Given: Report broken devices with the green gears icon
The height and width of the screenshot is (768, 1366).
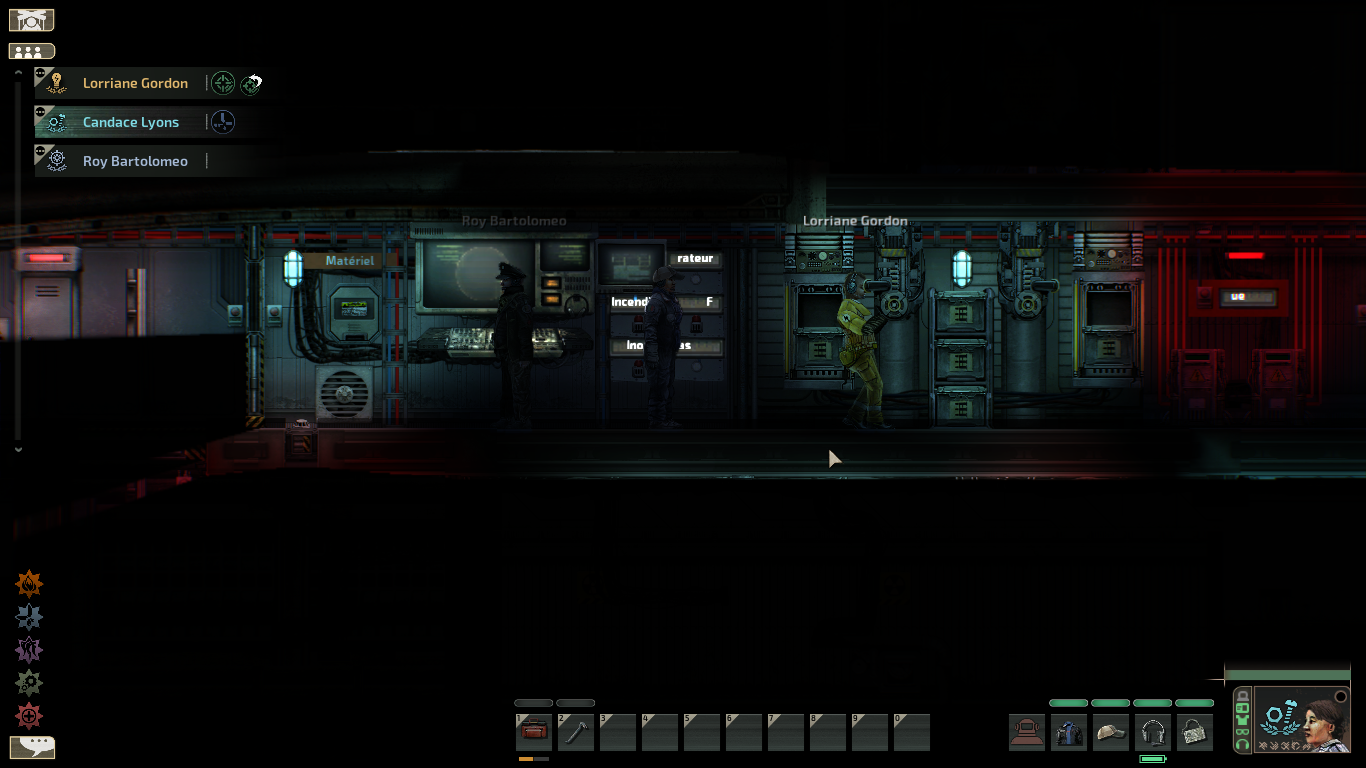Looking at the screenshot, I should coord(29,683).
